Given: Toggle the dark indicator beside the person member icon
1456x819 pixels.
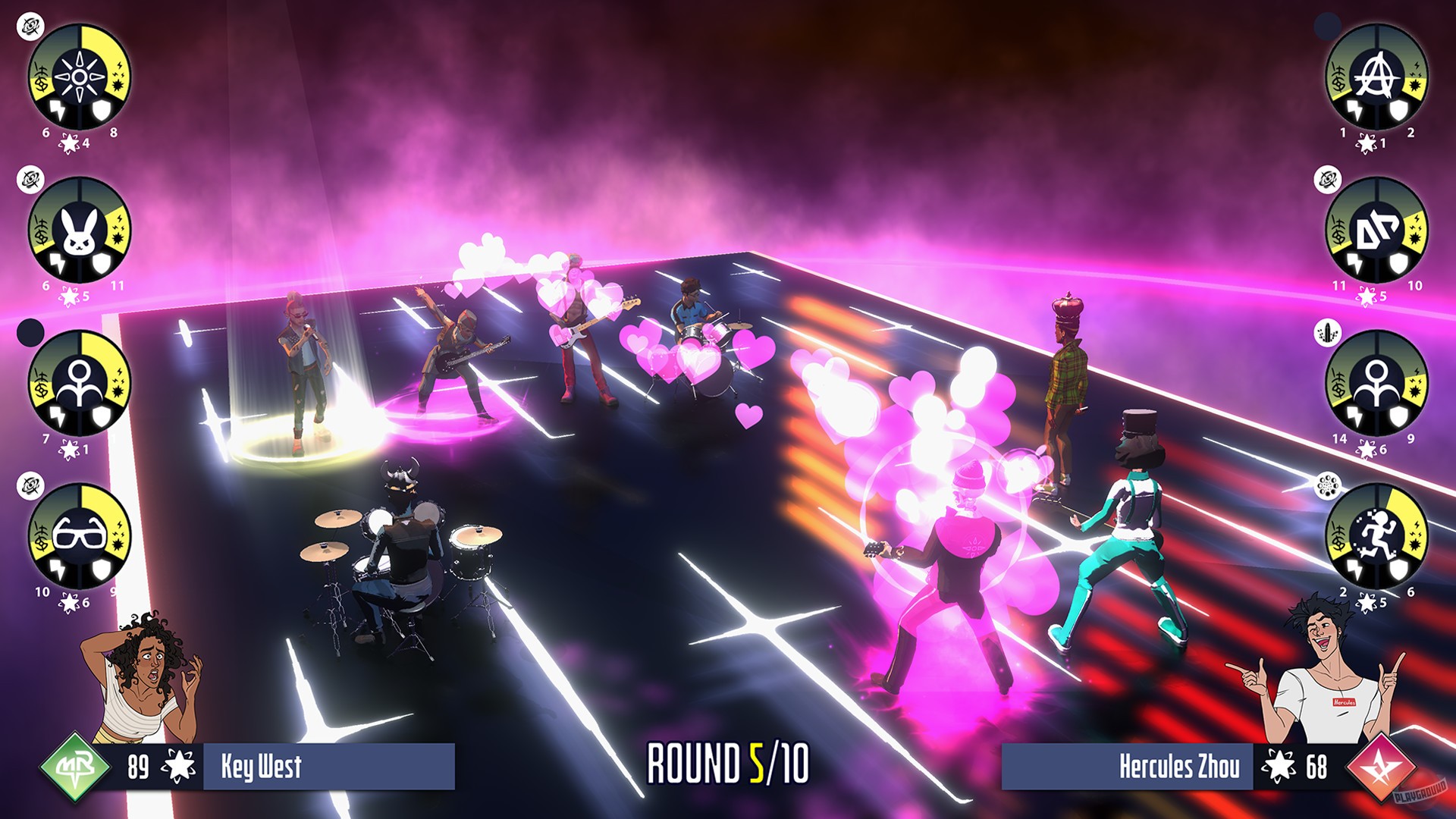Looking at the screenshot, I should pyautogui.click(x=30, y=331).
